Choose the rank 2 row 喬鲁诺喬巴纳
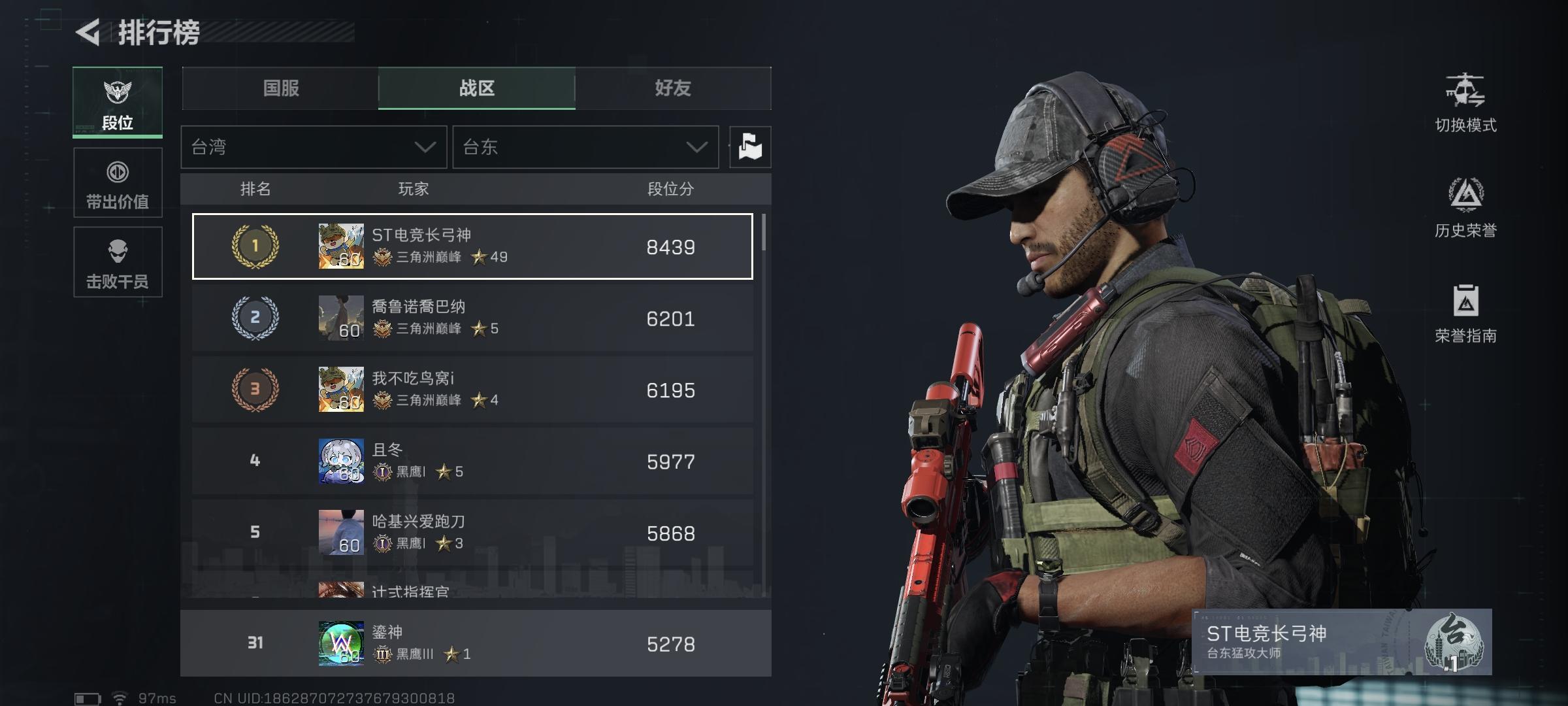1568x706 pixels. 472,318
